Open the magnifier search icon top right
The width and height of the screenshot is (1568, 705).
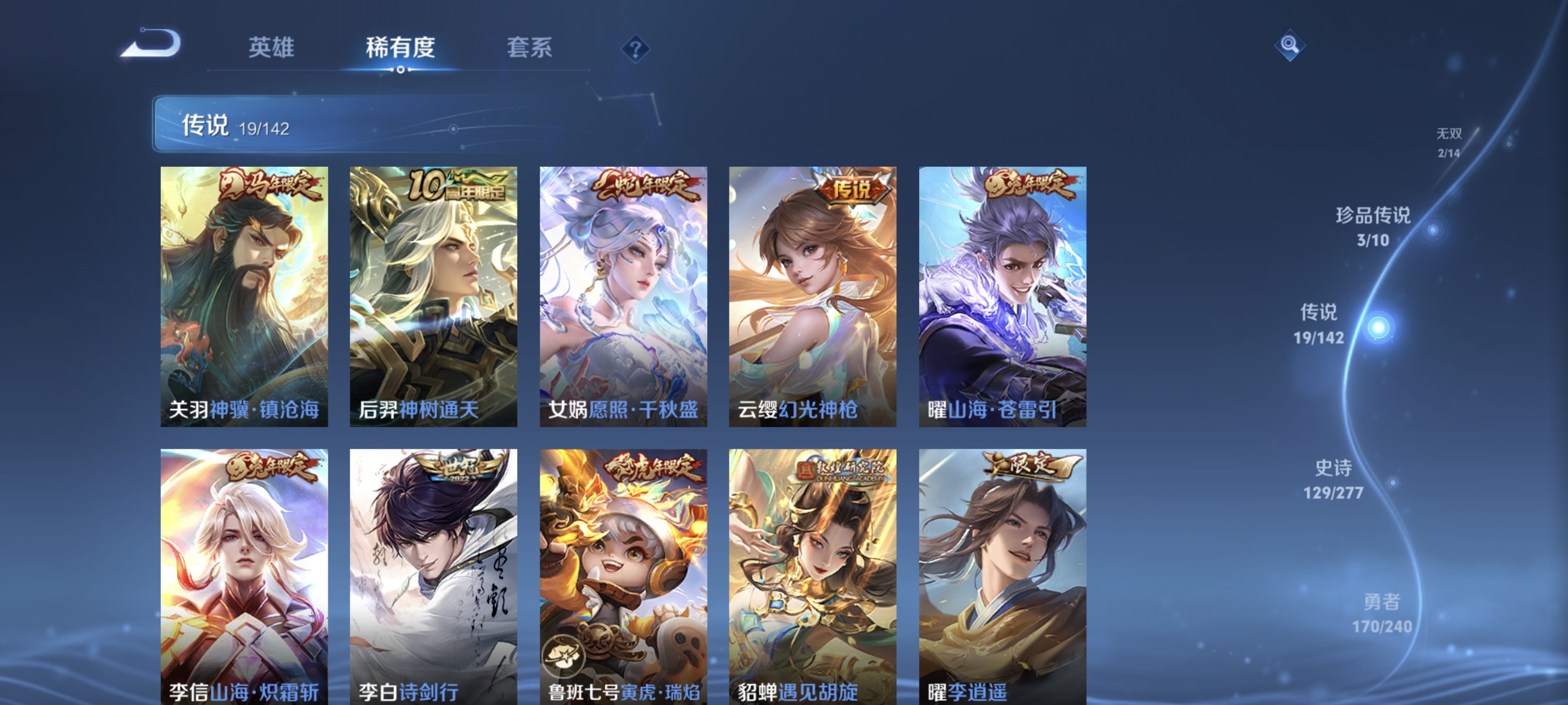pyautogui.click(x=1289, y=45)
